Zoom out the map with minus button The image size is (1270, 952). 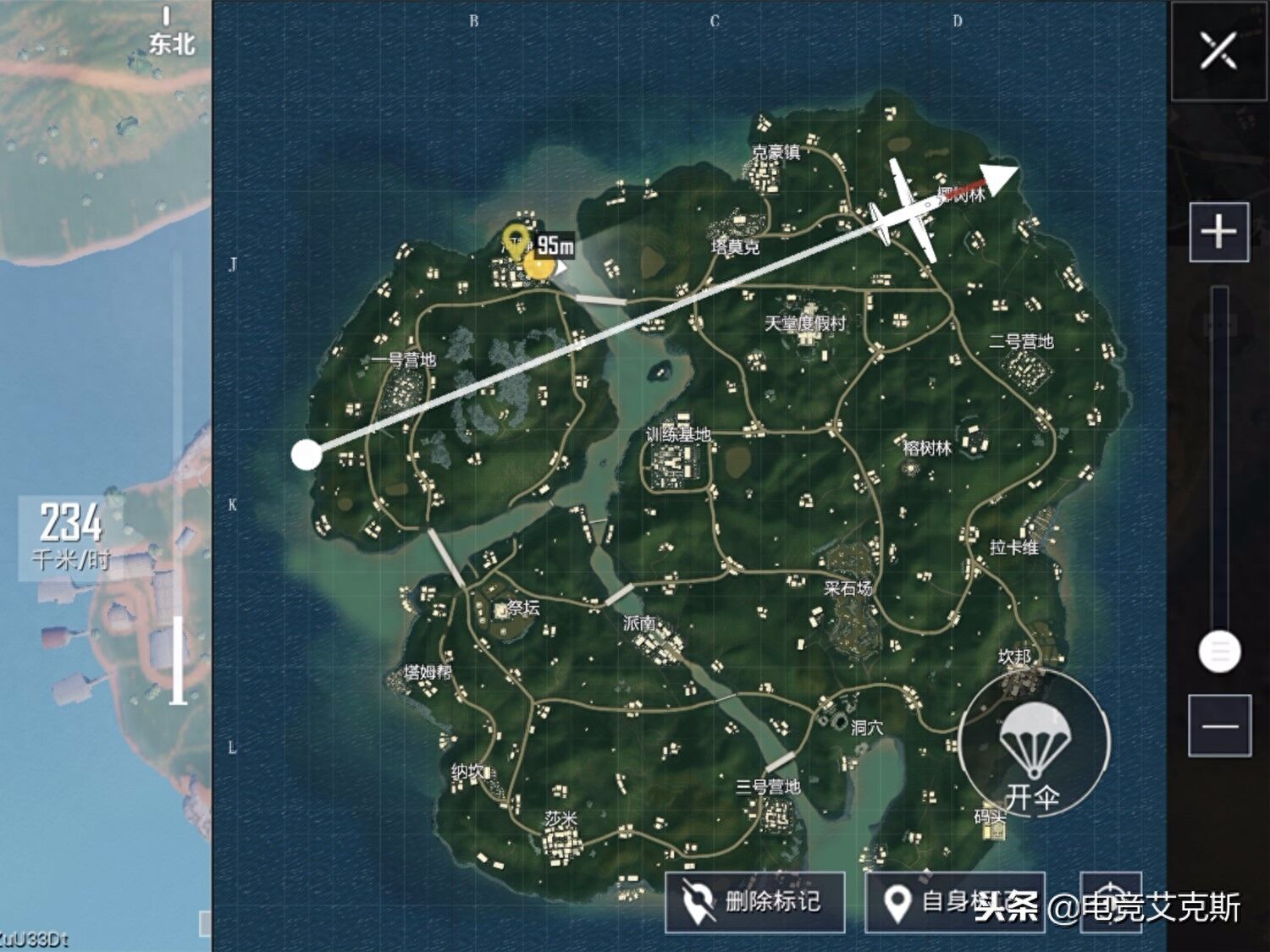tap(1219, 725)
